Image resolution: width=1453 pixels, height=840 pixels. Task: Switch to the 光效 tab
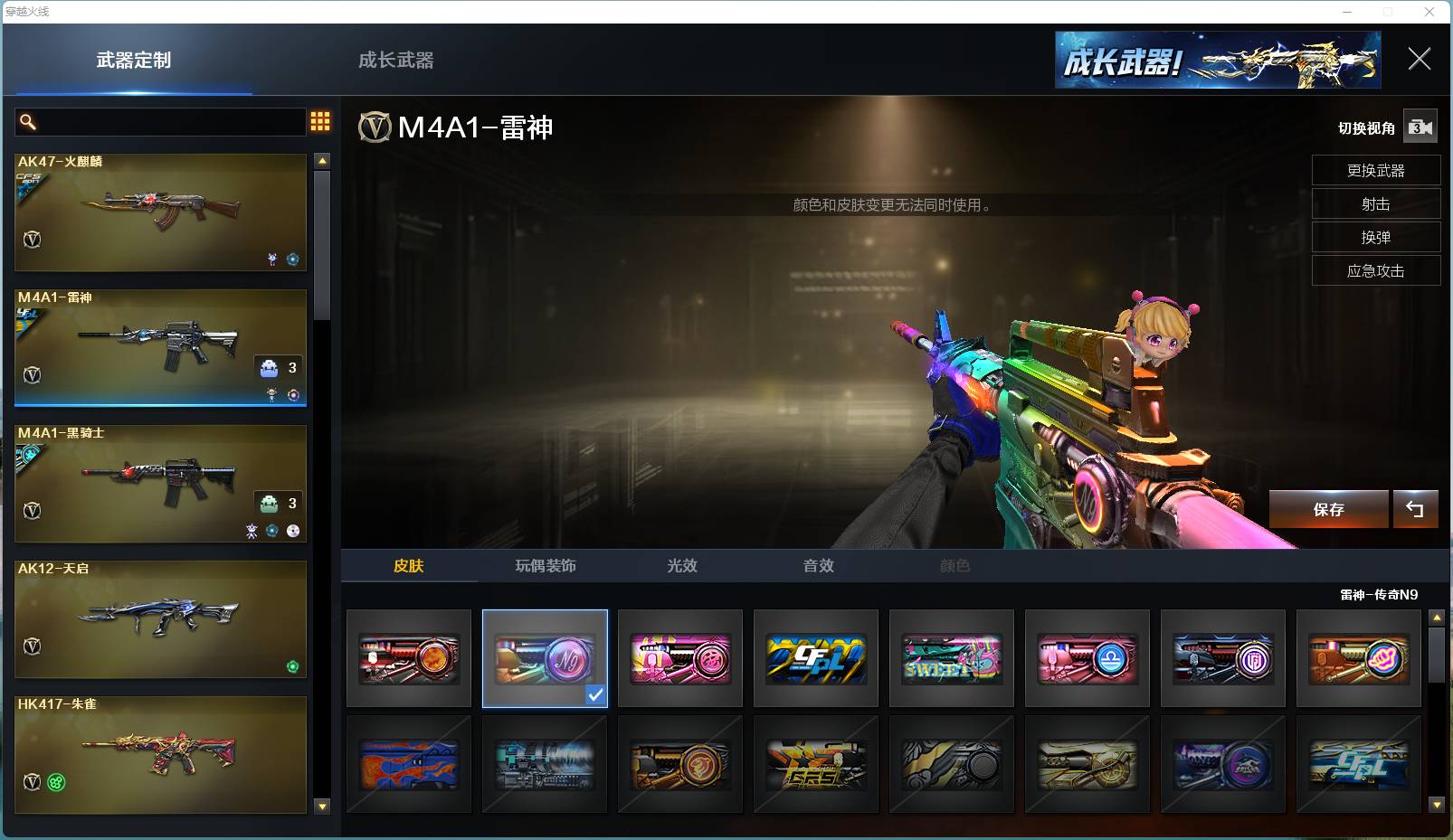[682, 566]
